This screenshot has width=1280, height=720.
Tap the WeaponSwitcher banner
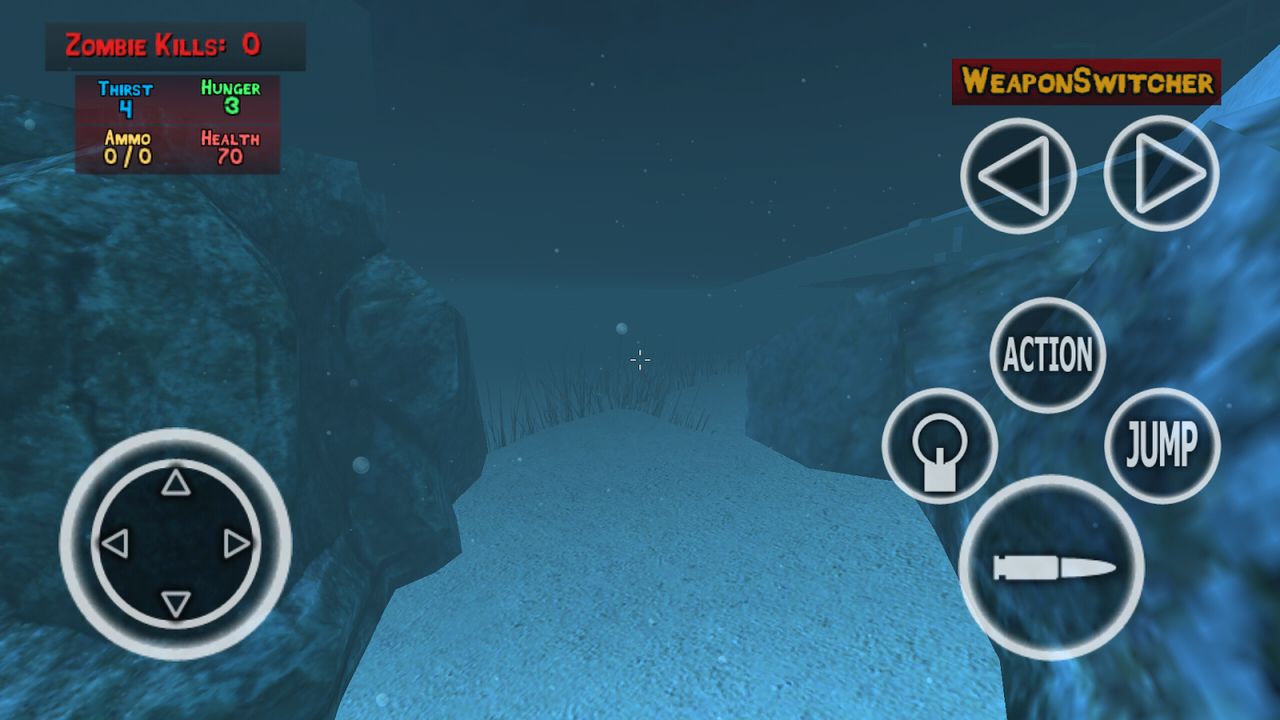(x=1088, y=82)
